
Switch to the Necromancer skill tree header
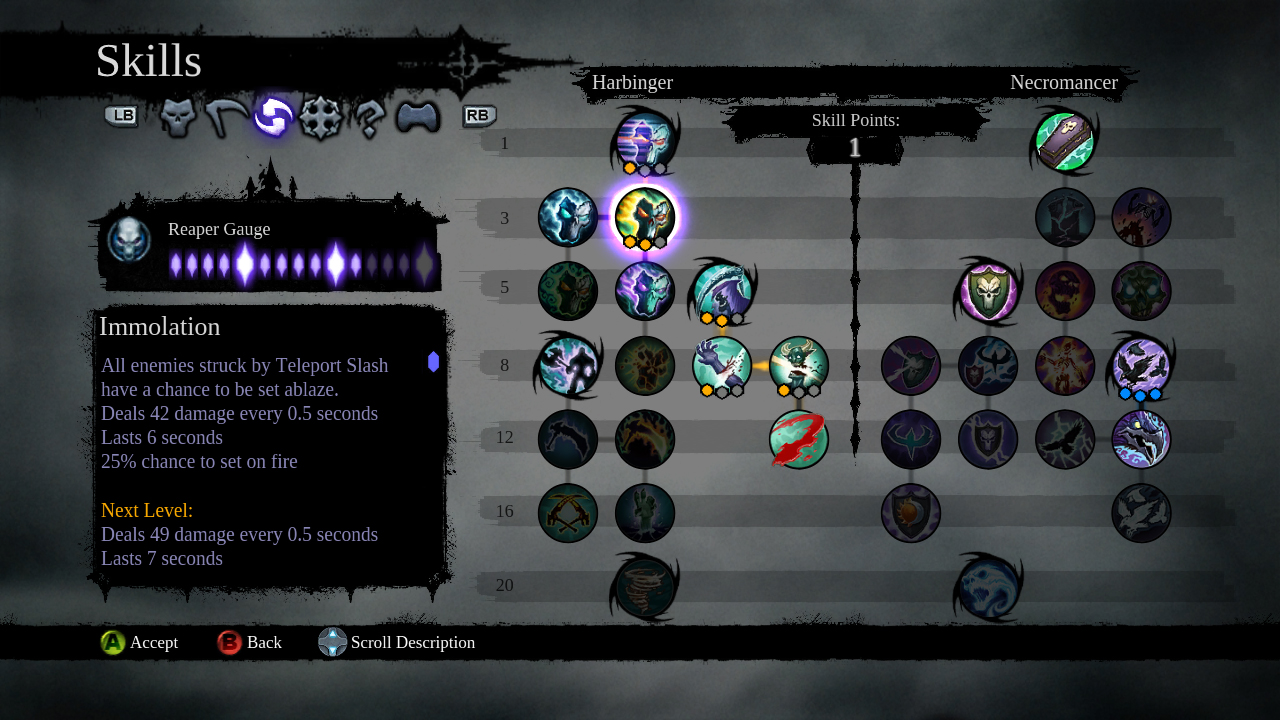tap(1065, 83)
